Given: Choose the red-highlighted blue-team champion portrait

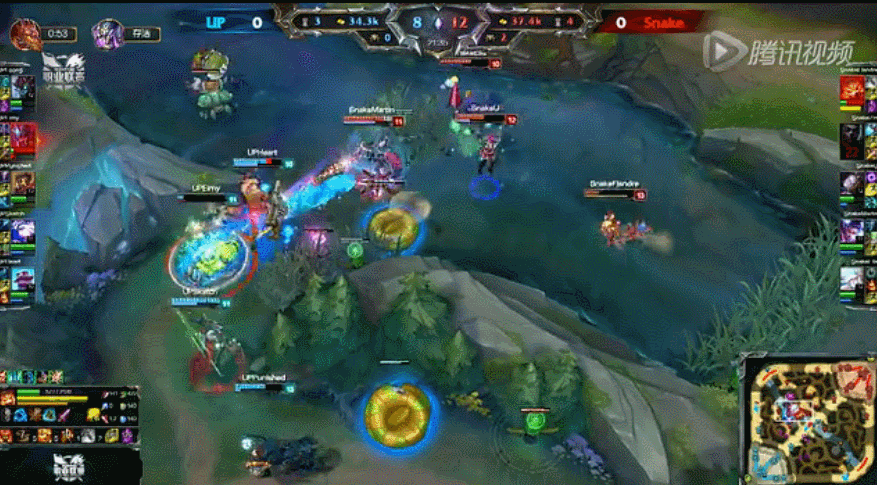Looking at the screenshot, I should pos(24,138).
